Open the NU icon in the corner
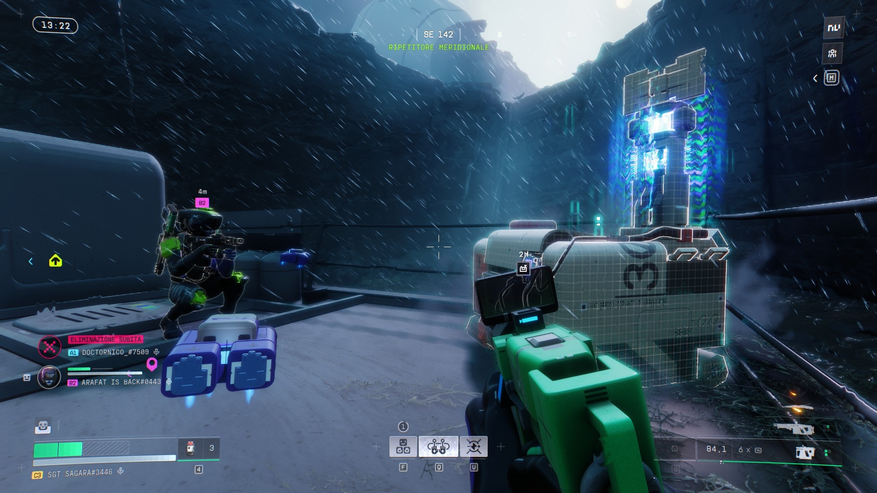The height and width of the screenshot is (493, 877). coord(832,28)
